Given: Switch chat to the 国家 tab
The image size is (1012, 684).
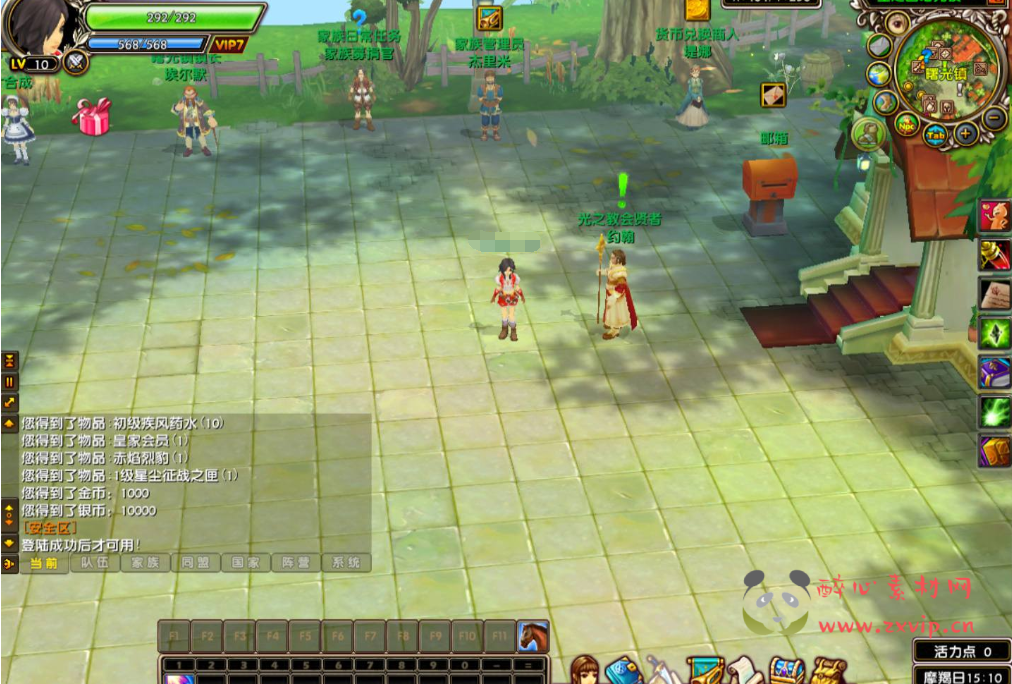Looking at the screenshot, I should point(245,563).
